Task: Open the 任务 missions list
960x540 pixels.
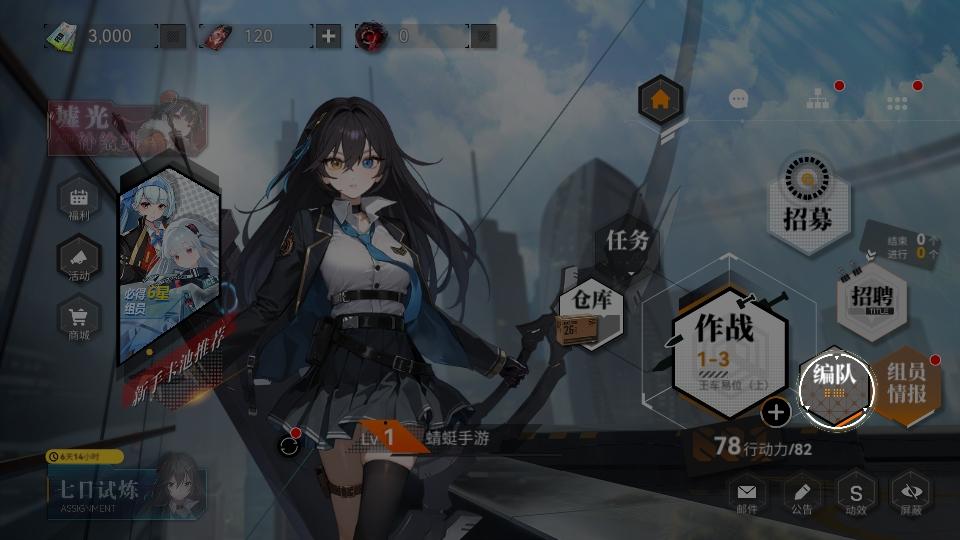Action: tap(628, 241)
